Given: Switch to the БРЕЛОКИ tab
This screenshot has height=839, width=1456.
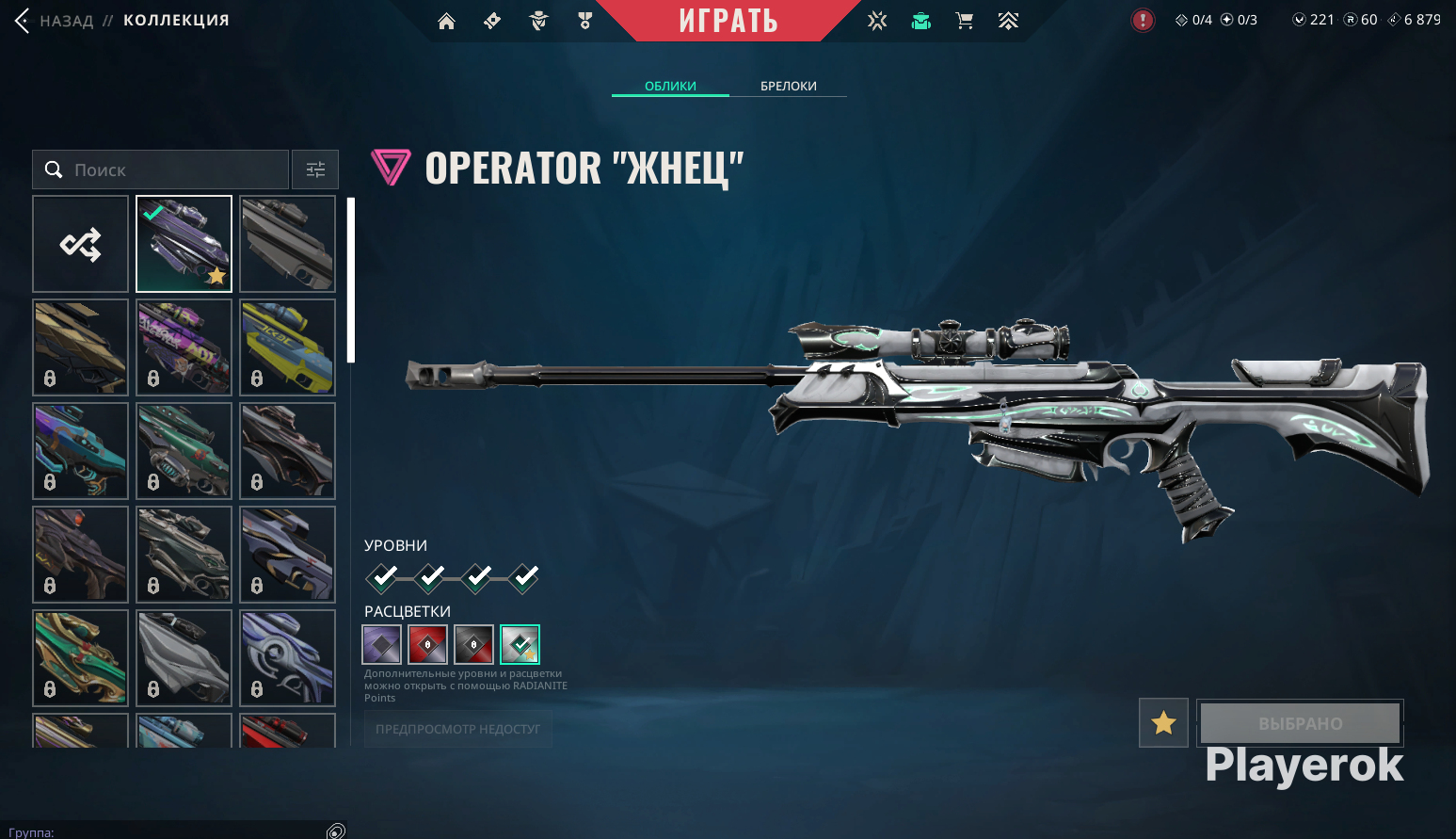Looking at the screenshot, I should tap(788, 86).
